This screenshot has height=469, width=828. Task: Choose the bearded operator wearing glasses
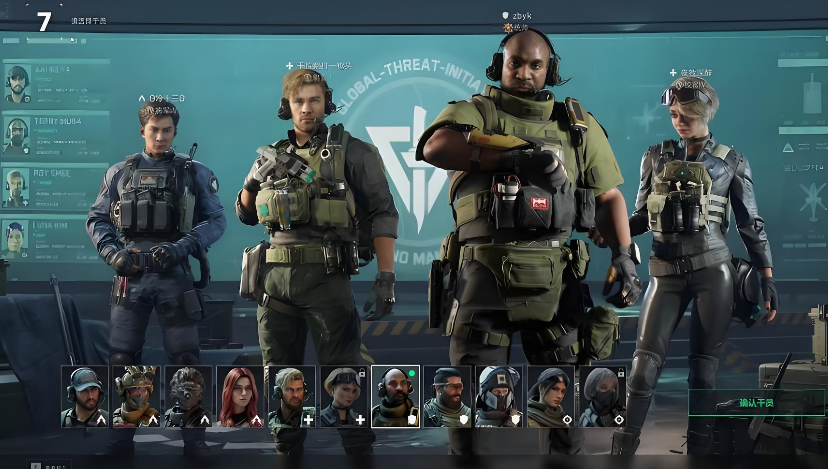click(x=447, y=396)
